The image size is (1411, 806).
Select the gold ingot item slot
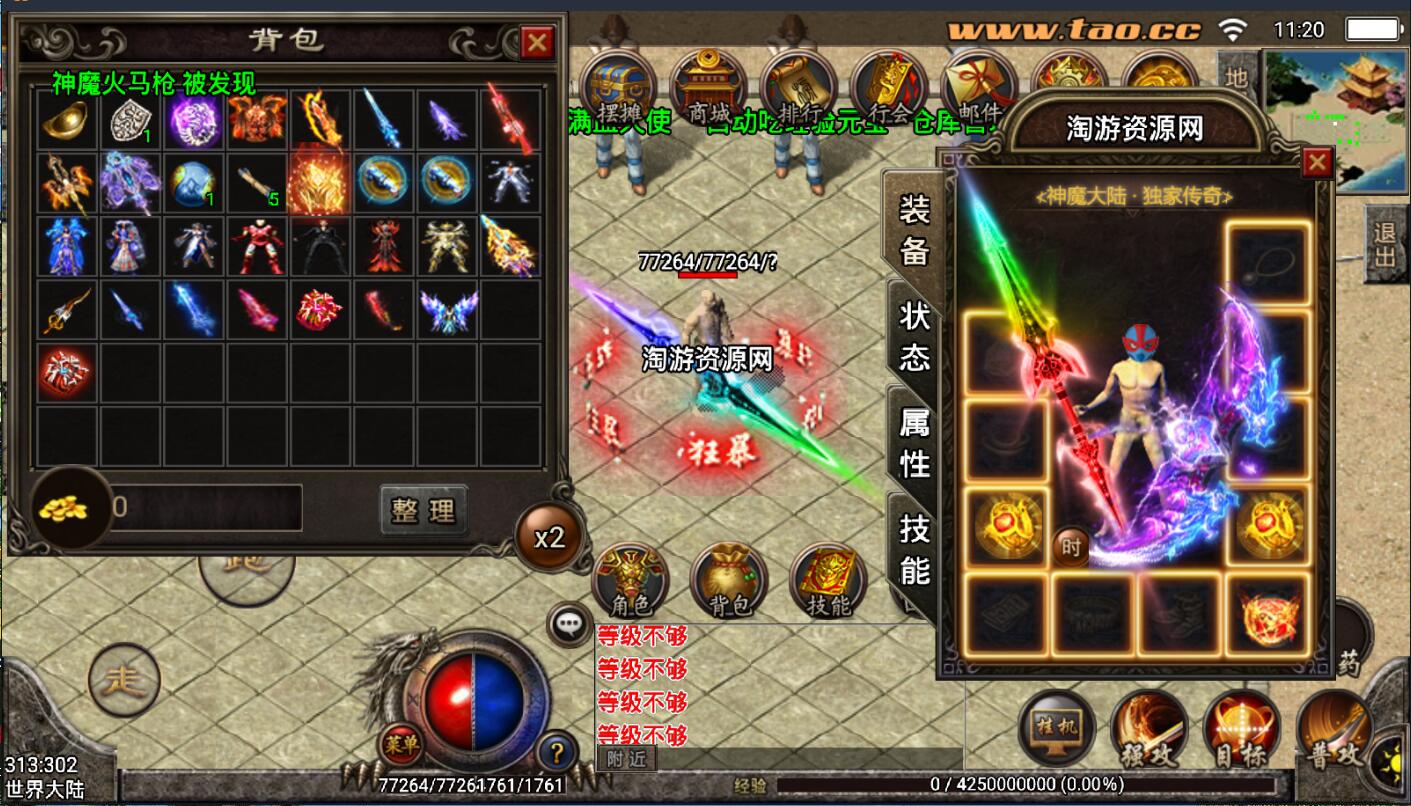click(67, 120)
